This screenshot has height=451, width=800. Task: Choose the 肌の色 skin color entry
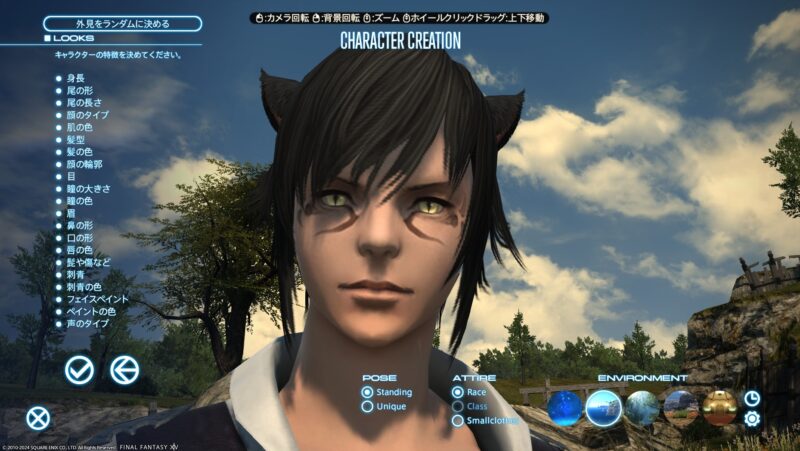click(x=77, y=127)
